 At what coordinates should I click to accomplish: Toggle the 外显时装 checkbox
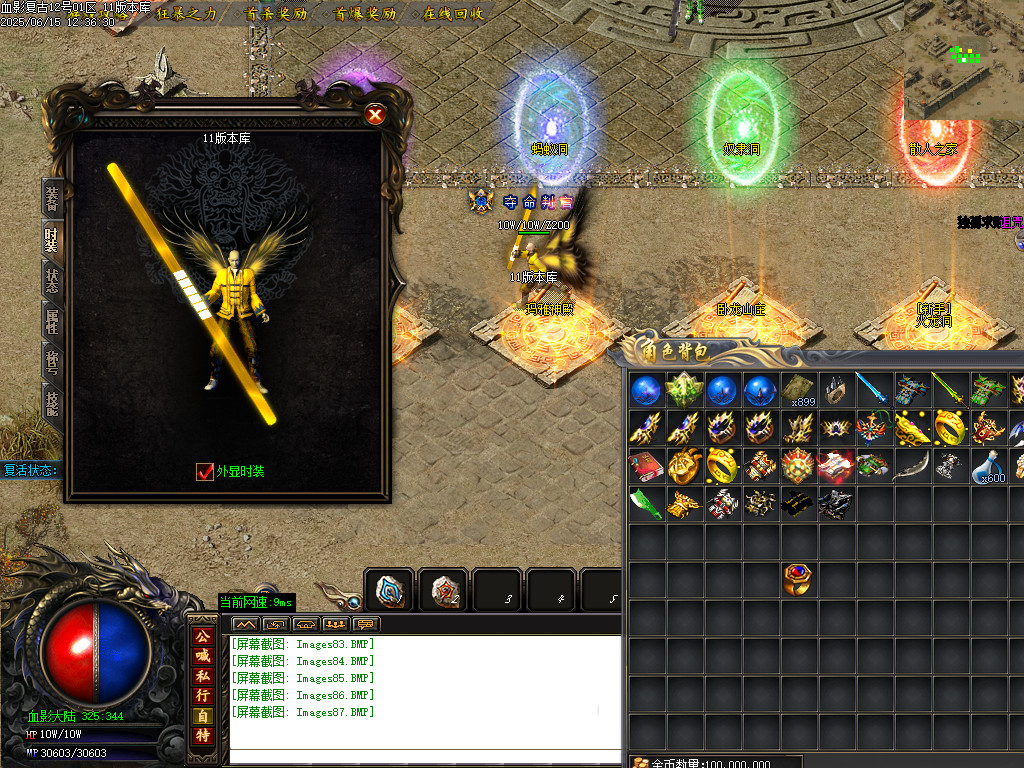205,471
